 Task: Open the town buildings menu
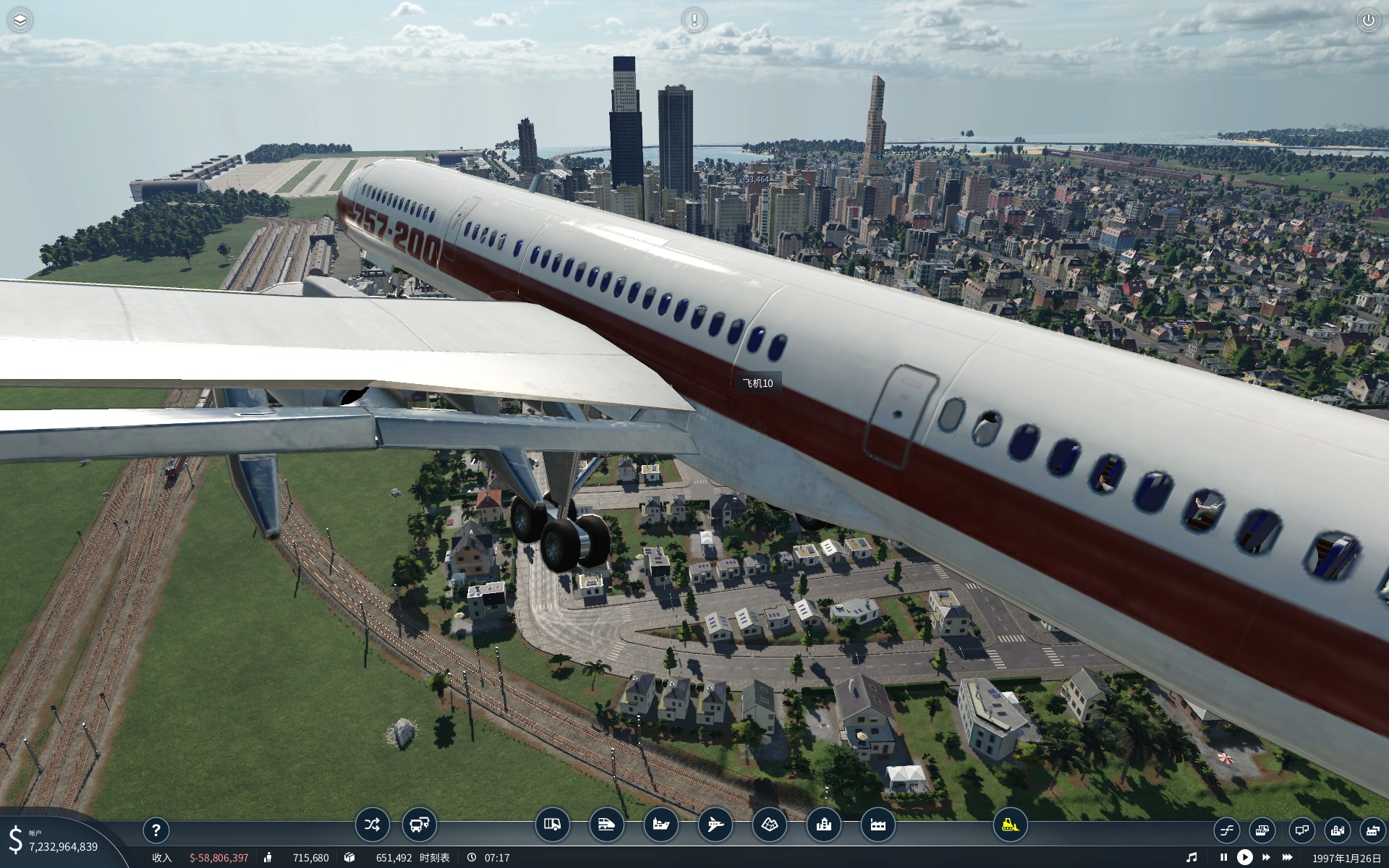[x=823, y=825]
